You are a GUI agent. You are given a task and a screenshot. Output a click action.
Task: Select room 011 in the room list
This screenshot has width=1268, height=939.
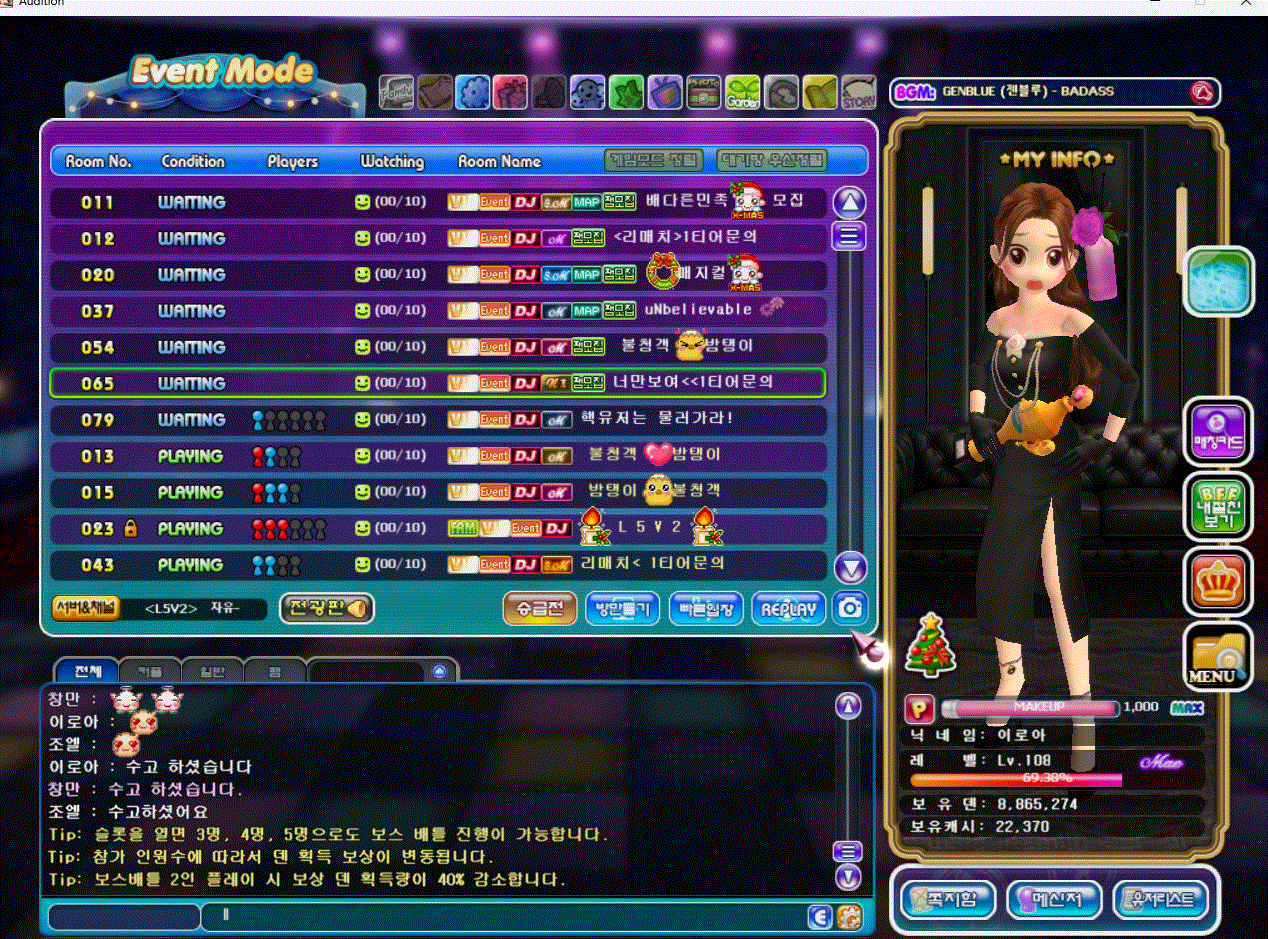click(437, 202)
